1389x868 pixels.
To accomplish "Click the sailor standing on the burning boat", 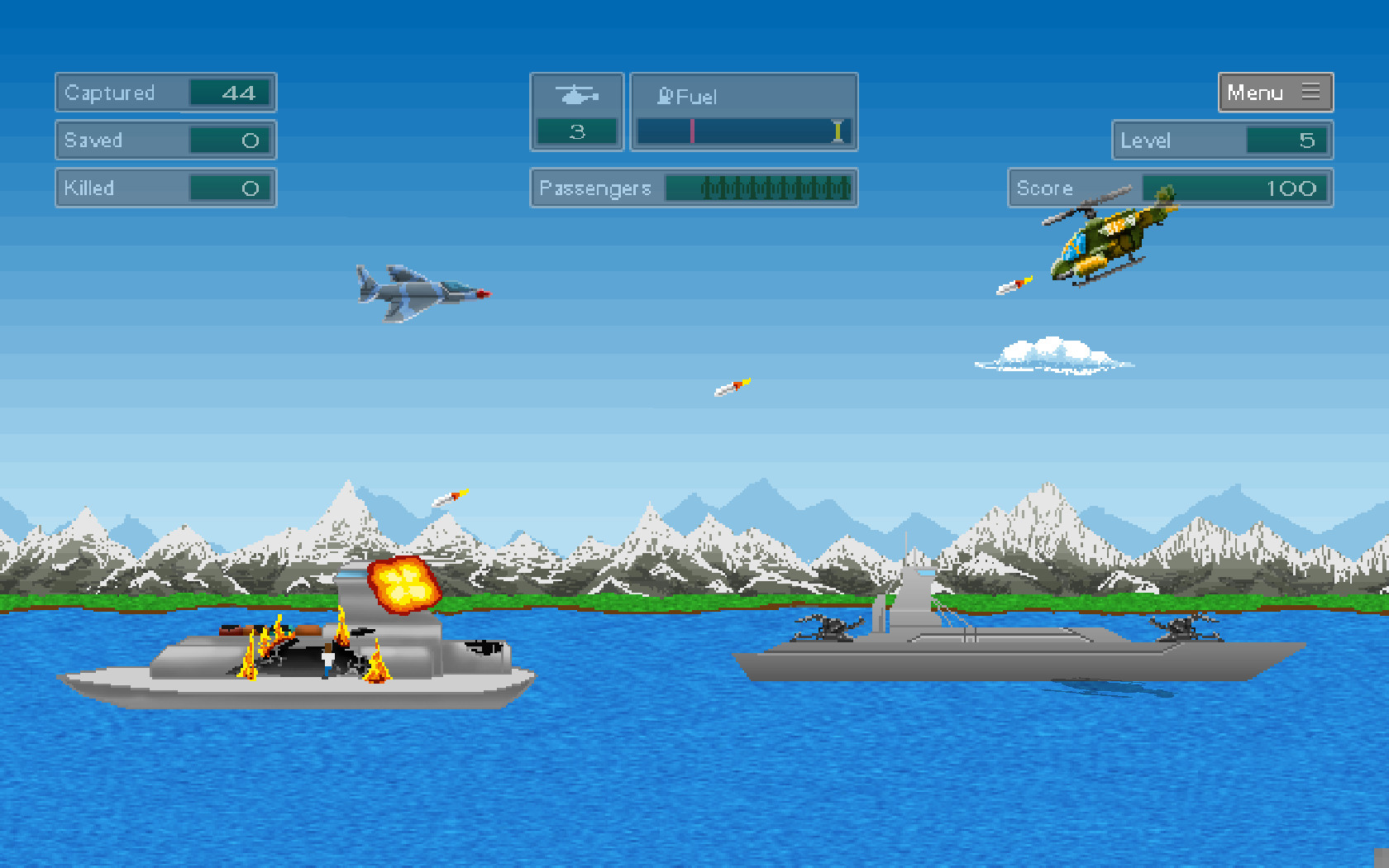I will click(x=327, y=661).
